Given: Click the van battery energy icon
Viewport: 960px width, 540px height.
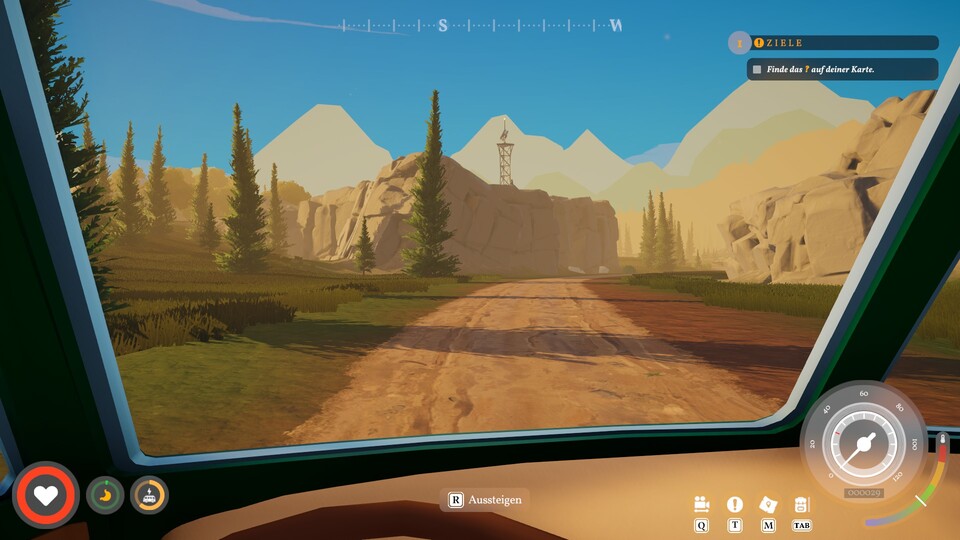Looking at the screenshot, I should [x=149, y=494].
